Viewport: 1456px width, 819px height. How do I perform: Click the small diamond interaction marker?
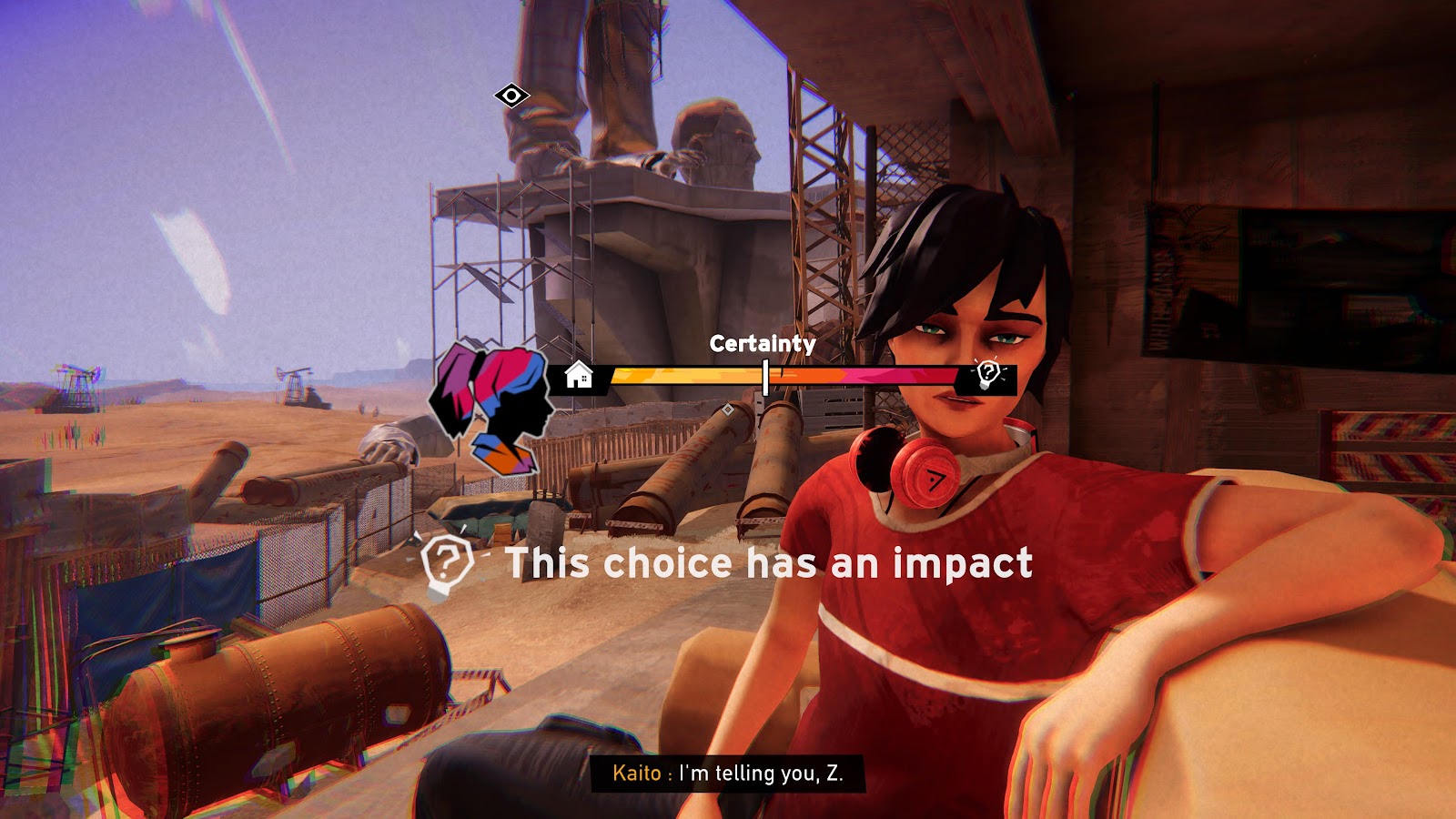[728, 410]
